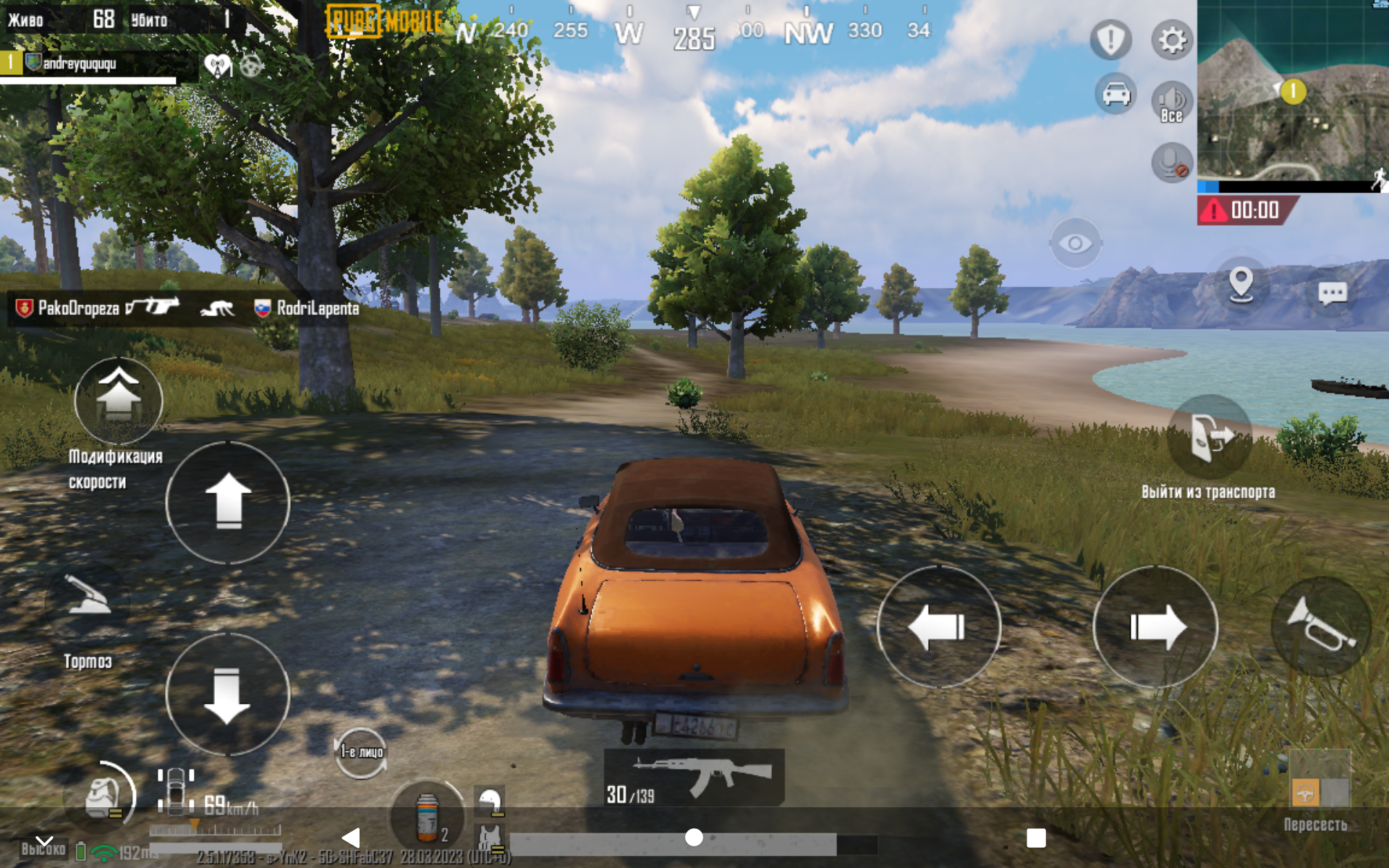1389x868 pixels.
Task: Tap the shield report icon
Action: click(x=1110, y=40)
